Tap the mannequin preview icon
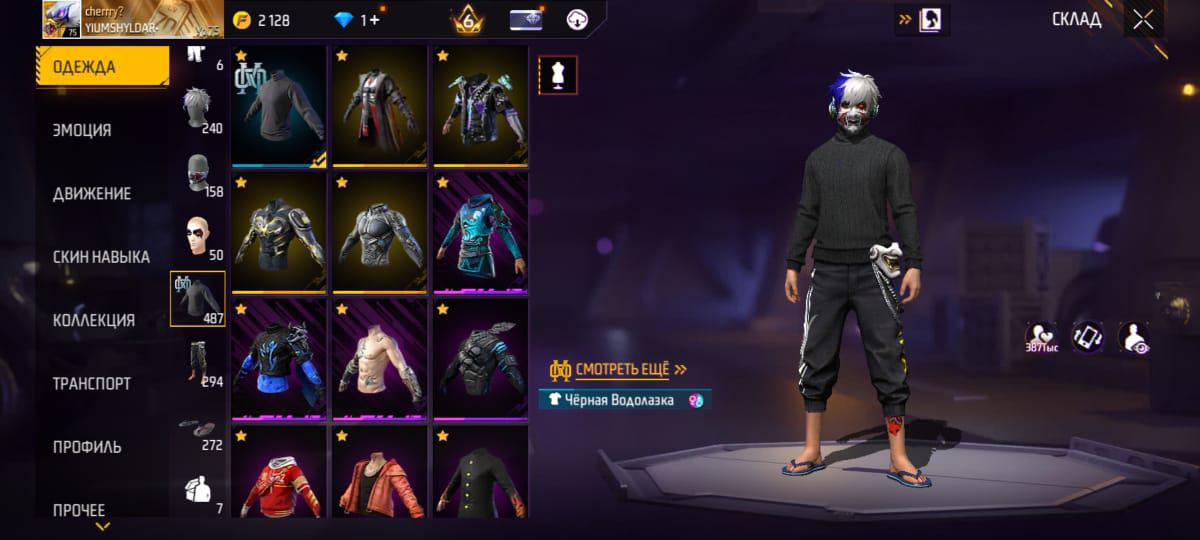 [x=558, y=75]
